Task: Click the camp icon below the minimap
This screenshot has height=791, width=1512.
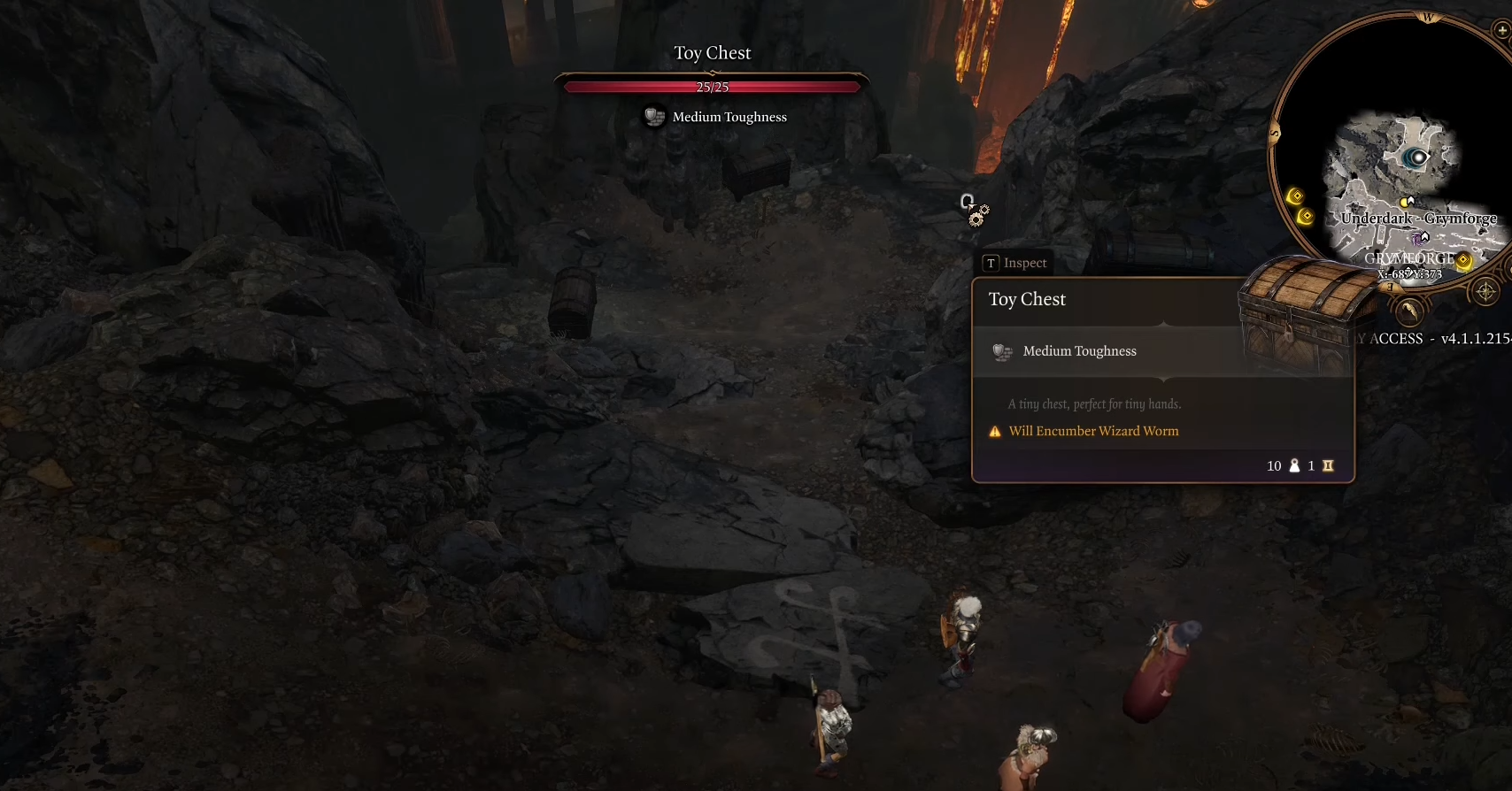Action: click(1409, 311)
